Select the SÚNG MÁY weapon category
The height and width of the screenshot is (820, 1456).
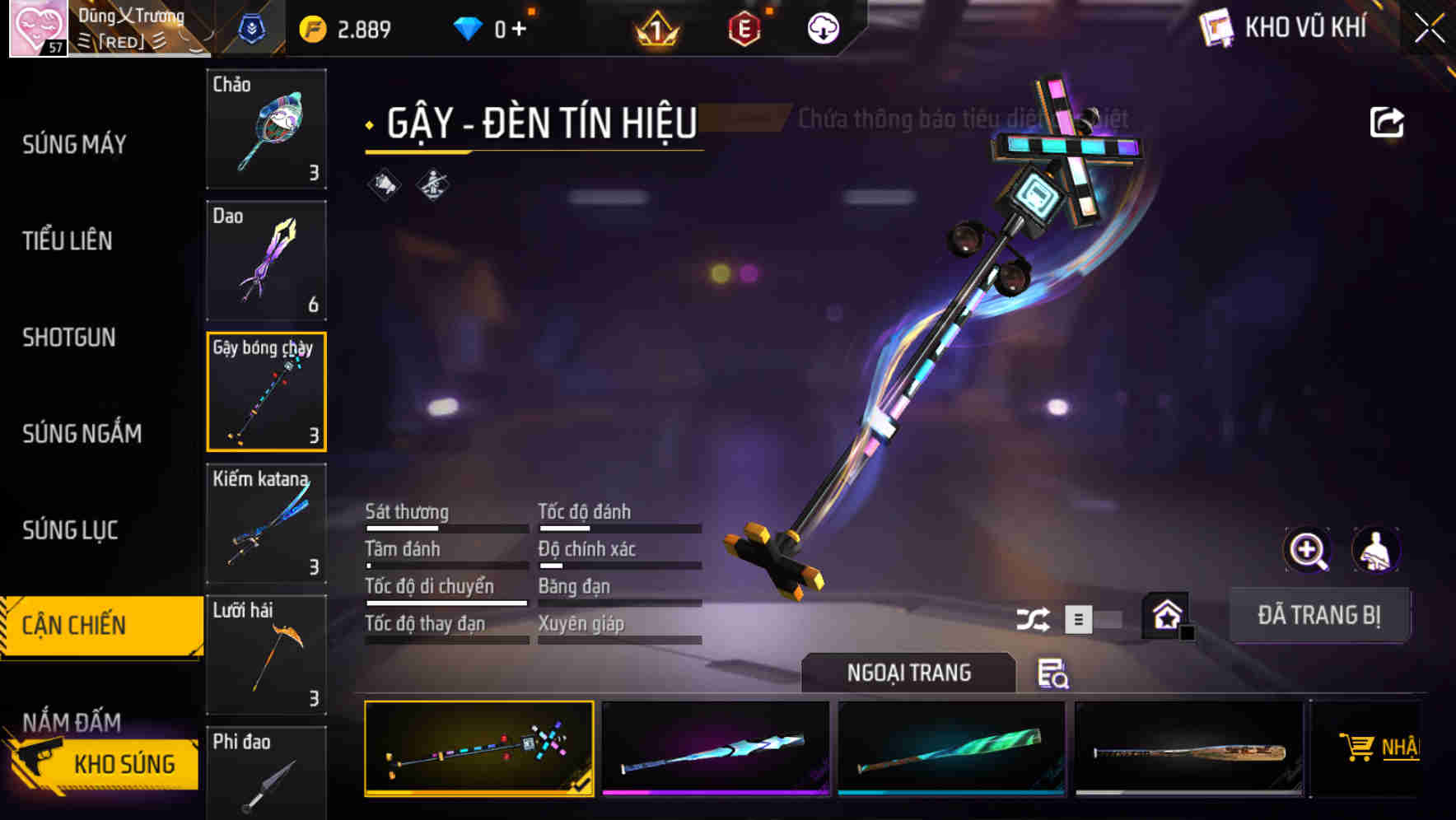click(74, 145)
